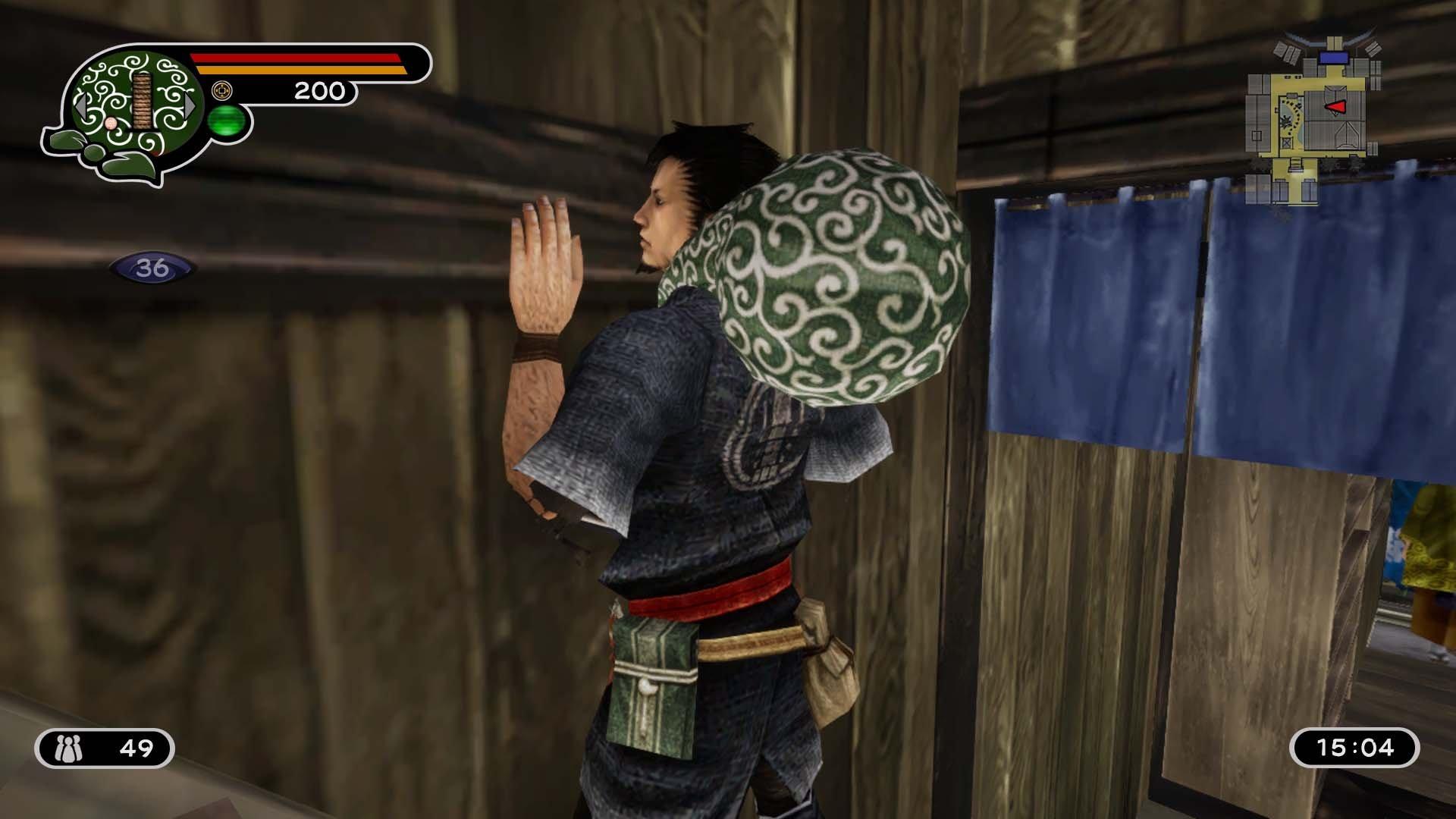The width and height of the screenshot is (1456, 819).
Task: Click the coin icon beside the money counter
Action: [222, 89]
